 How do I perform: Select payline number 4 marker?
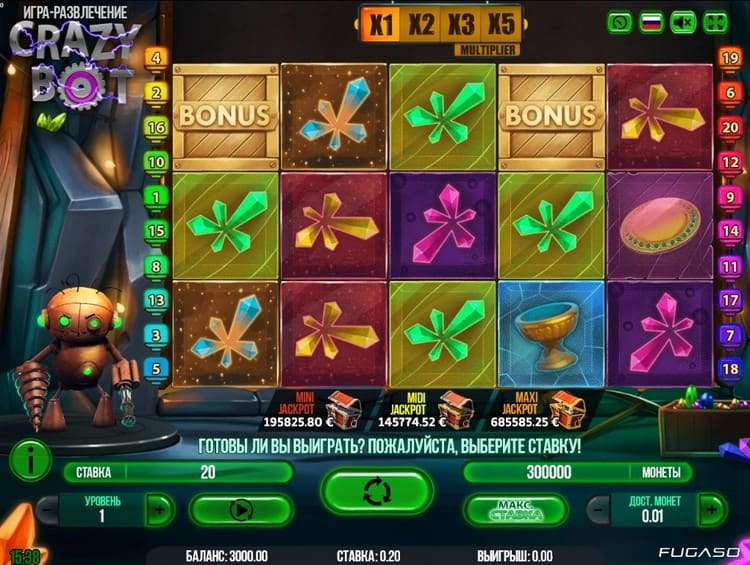click(x=156, y=59)
